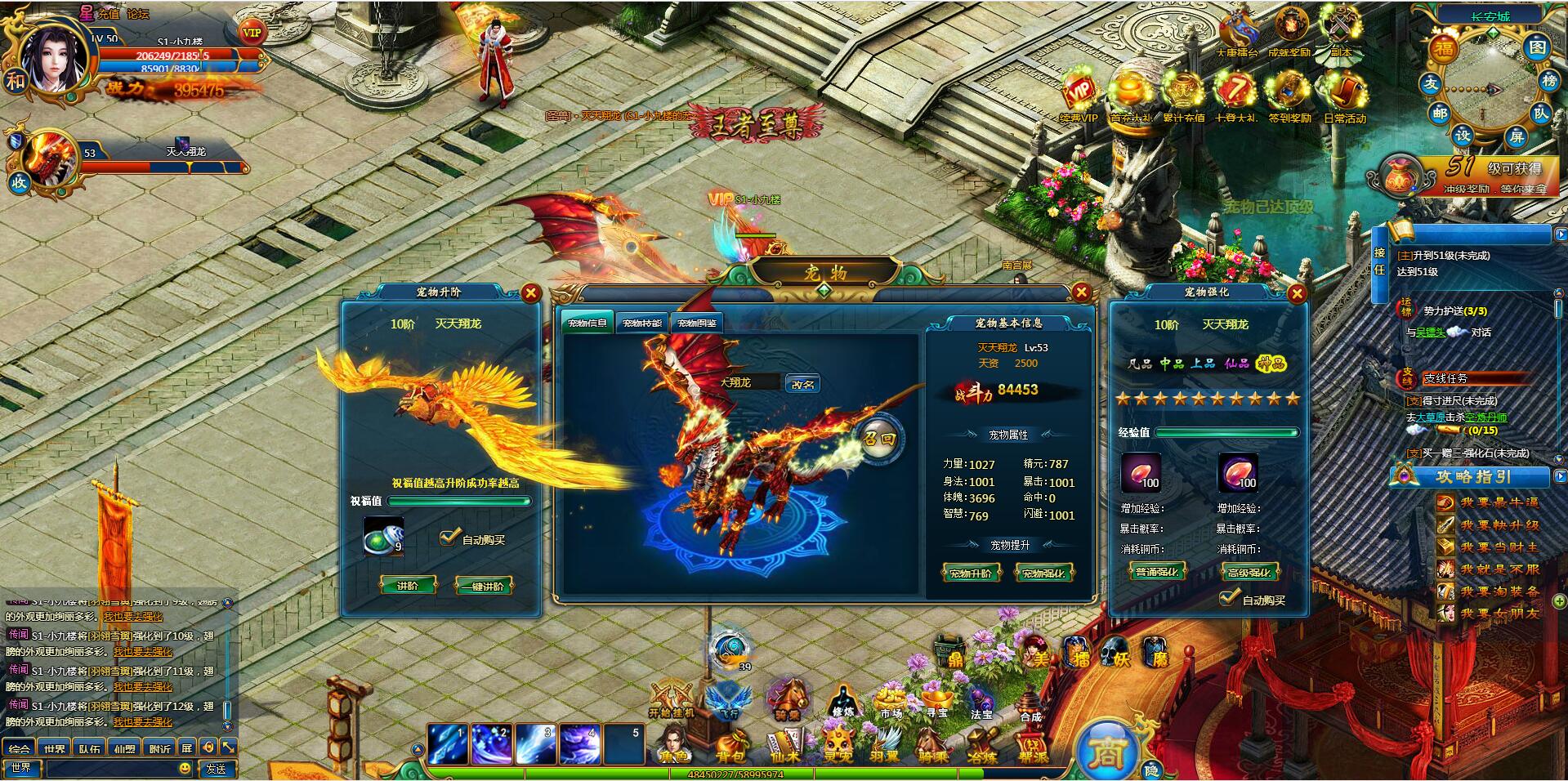Screen dimensions: 1568x781
Task: Recall the pet with the 召回 orb
Action: [880, 439]
